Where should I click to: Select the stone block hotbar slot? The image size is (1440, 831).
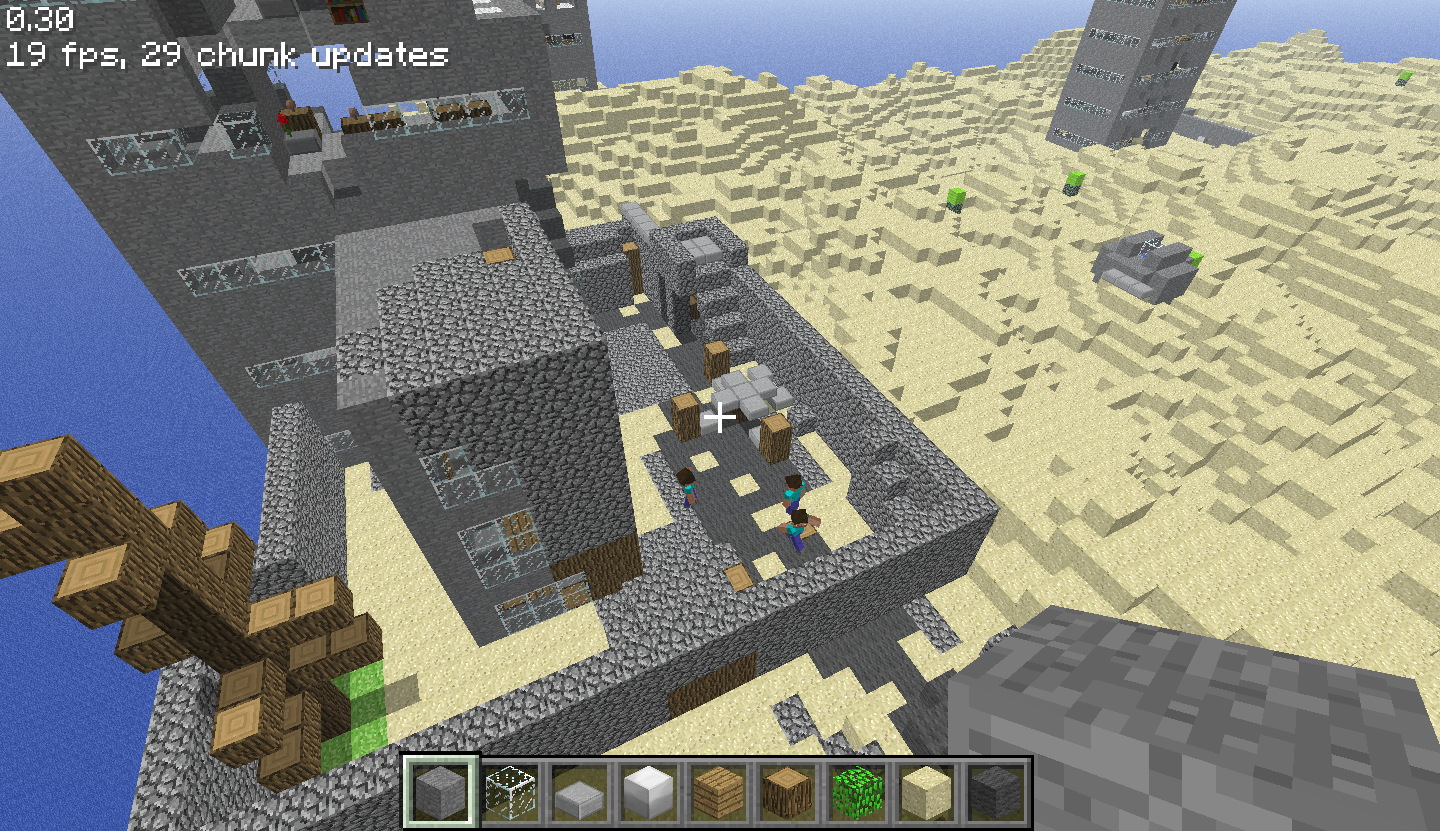point(441,792)
